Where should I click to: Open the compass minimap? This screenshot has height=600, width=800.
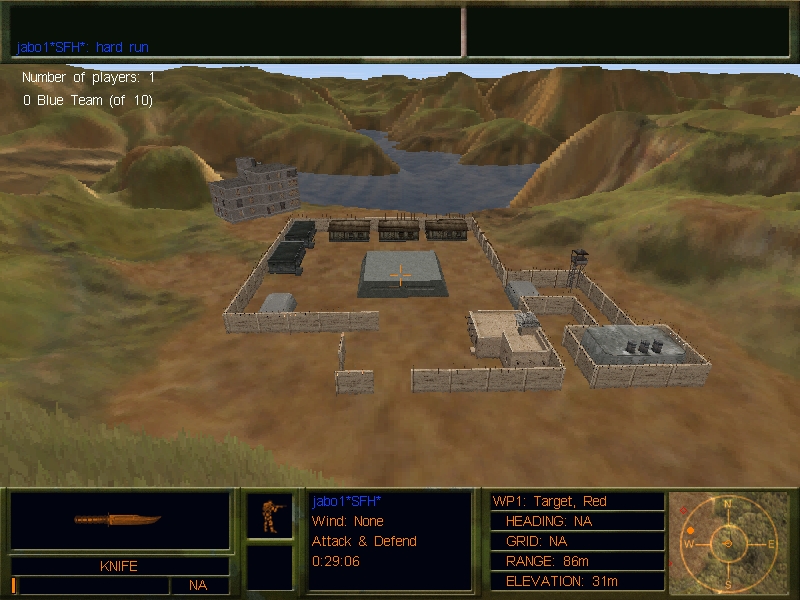coord(727,541)
